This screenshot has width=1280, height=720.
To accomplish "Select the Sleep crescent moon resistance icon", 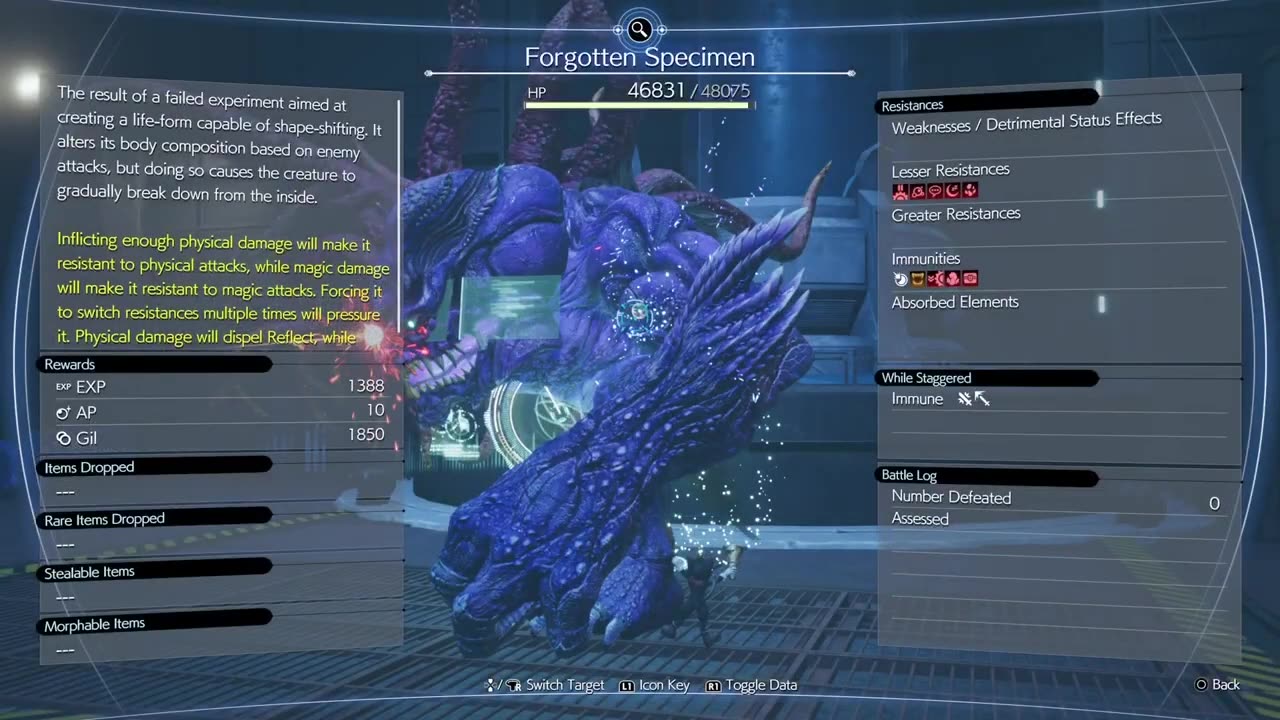I will (952, 191).
